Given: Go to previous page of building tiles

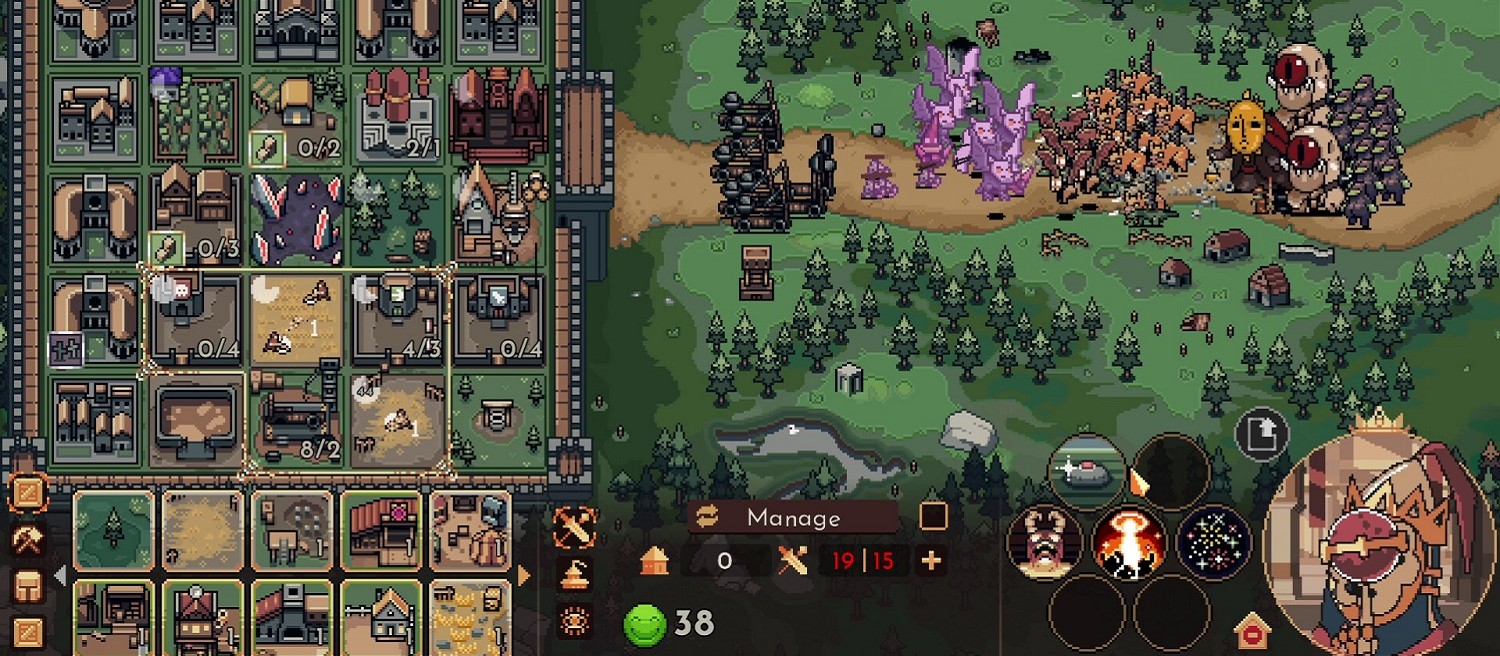Looking at the screenshot, I should (61, 576).
